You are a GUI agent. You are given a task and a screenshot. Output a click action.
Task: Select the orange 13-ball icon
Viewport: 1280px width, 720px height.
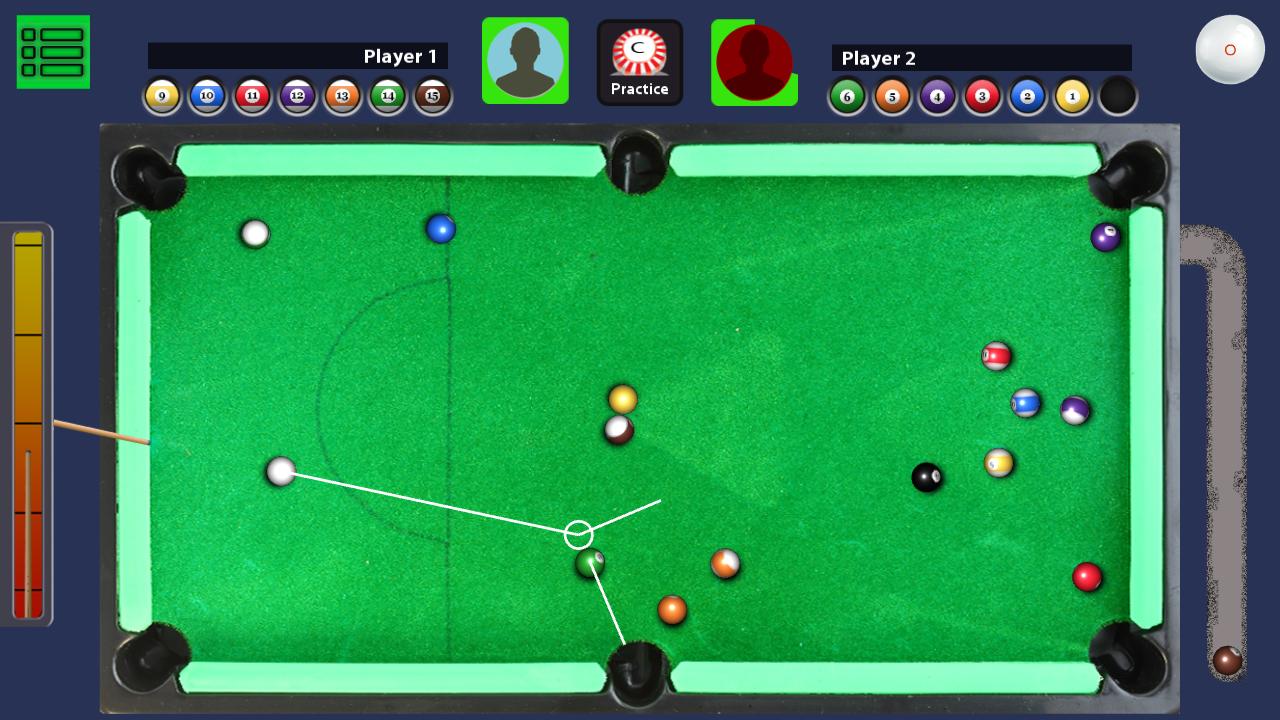(x=342, y=95)
